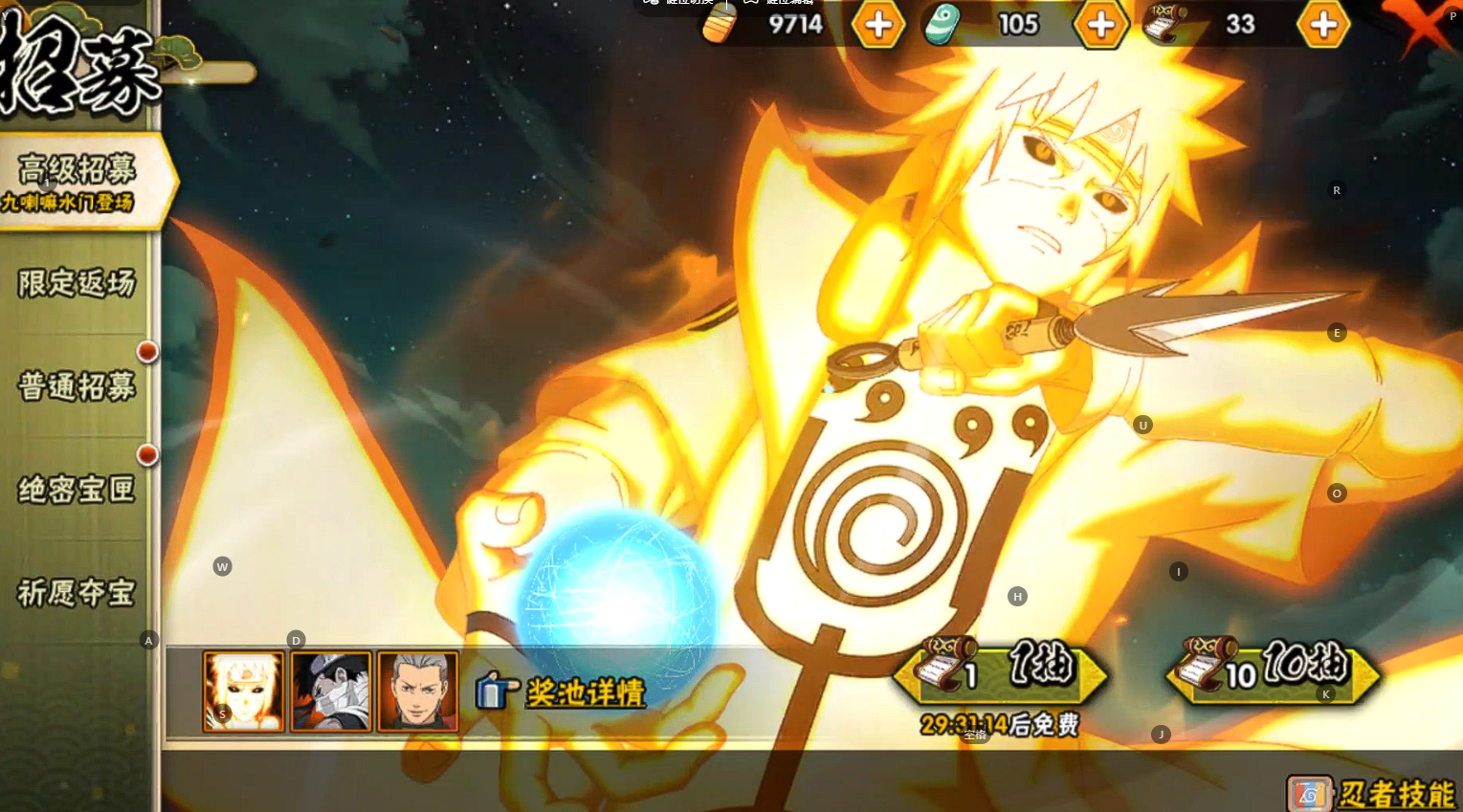Add more gold coins with plus button

[x=877, y=25]
